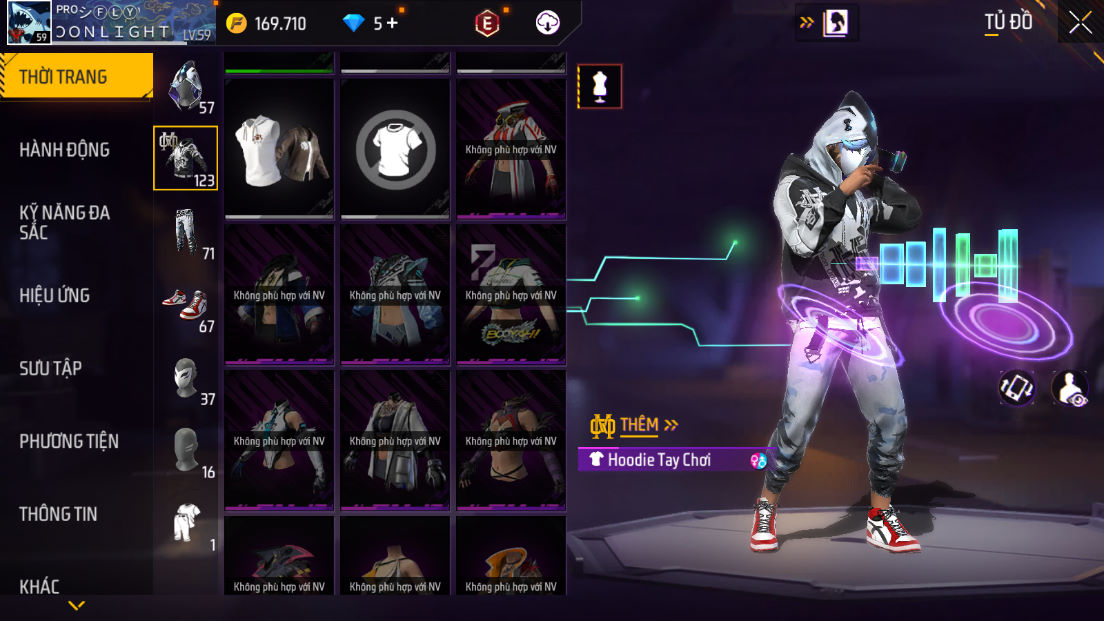Choose the Phương Tiện menu entry

[69, 441]
